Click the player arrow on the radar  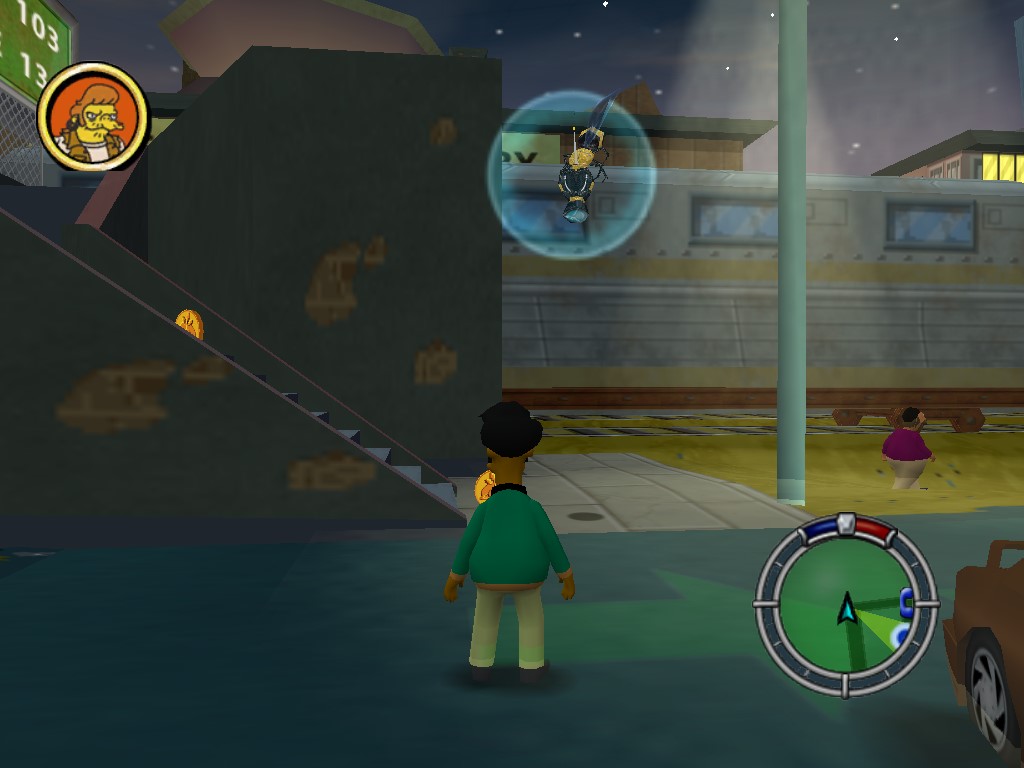click(x=847, y=607)
